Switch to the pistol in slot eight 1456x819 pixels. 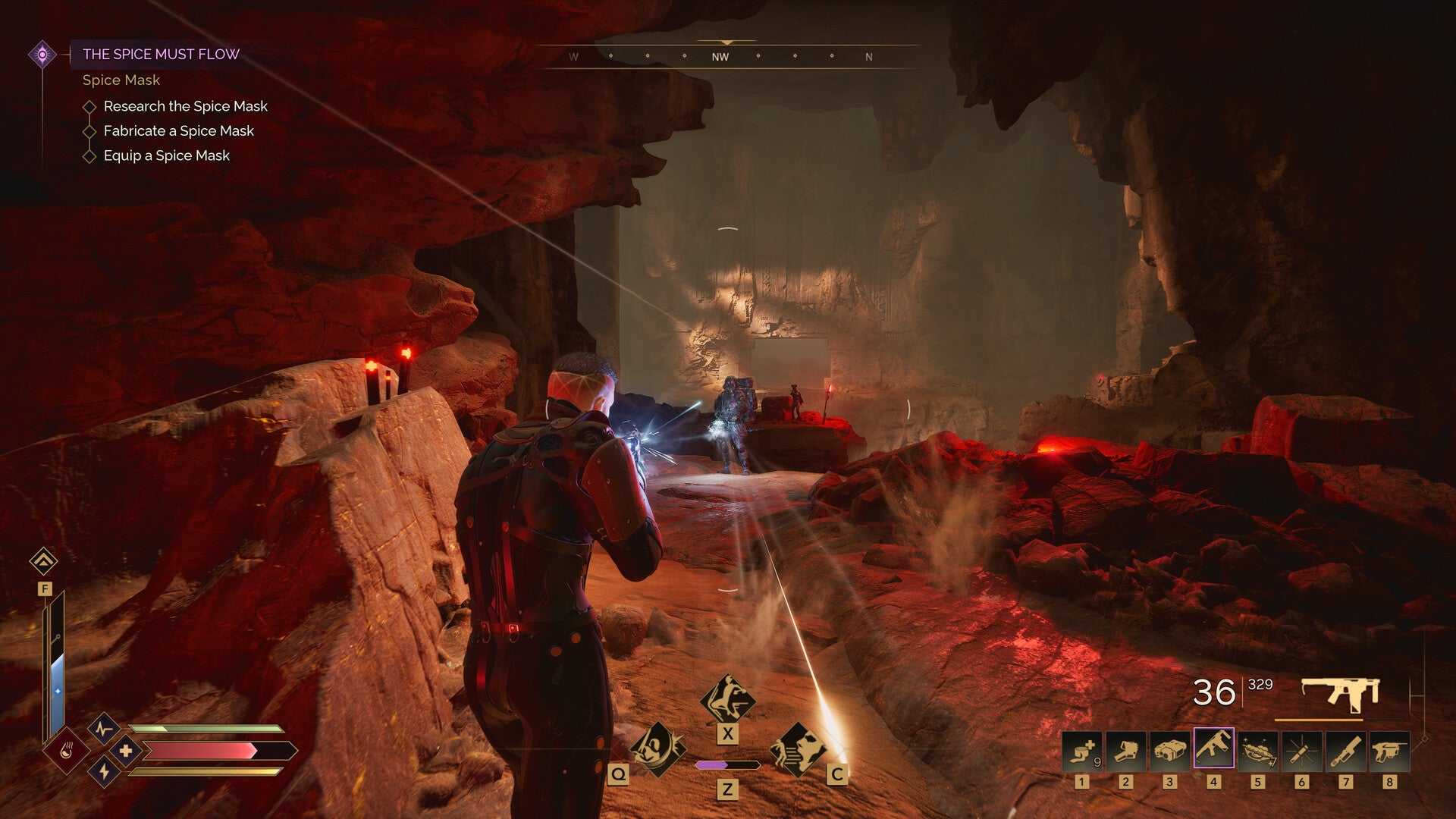pos(1390,751)
